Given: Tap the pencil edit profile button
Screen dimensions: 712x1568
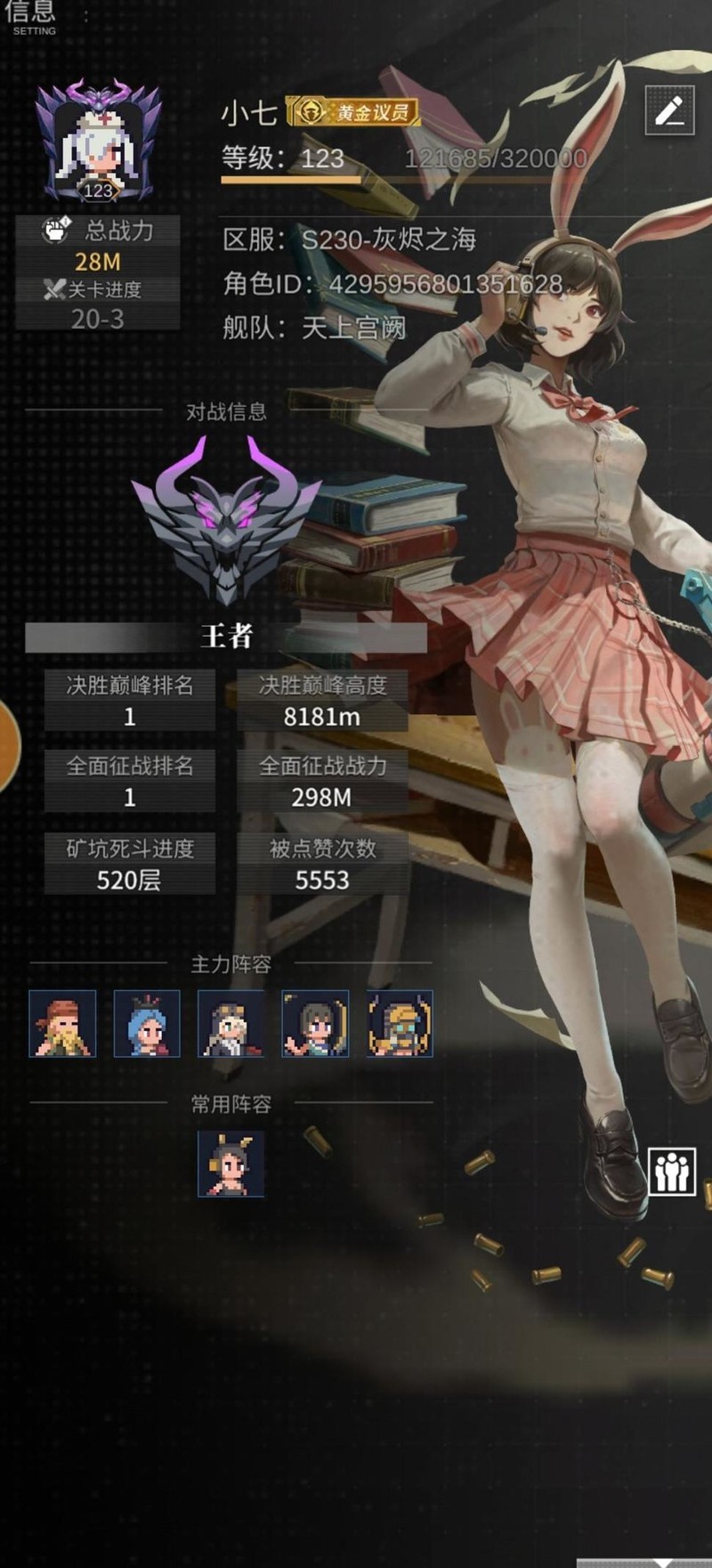Looking at the screenshot, I should pyautogui.click(x=669, y=110).
